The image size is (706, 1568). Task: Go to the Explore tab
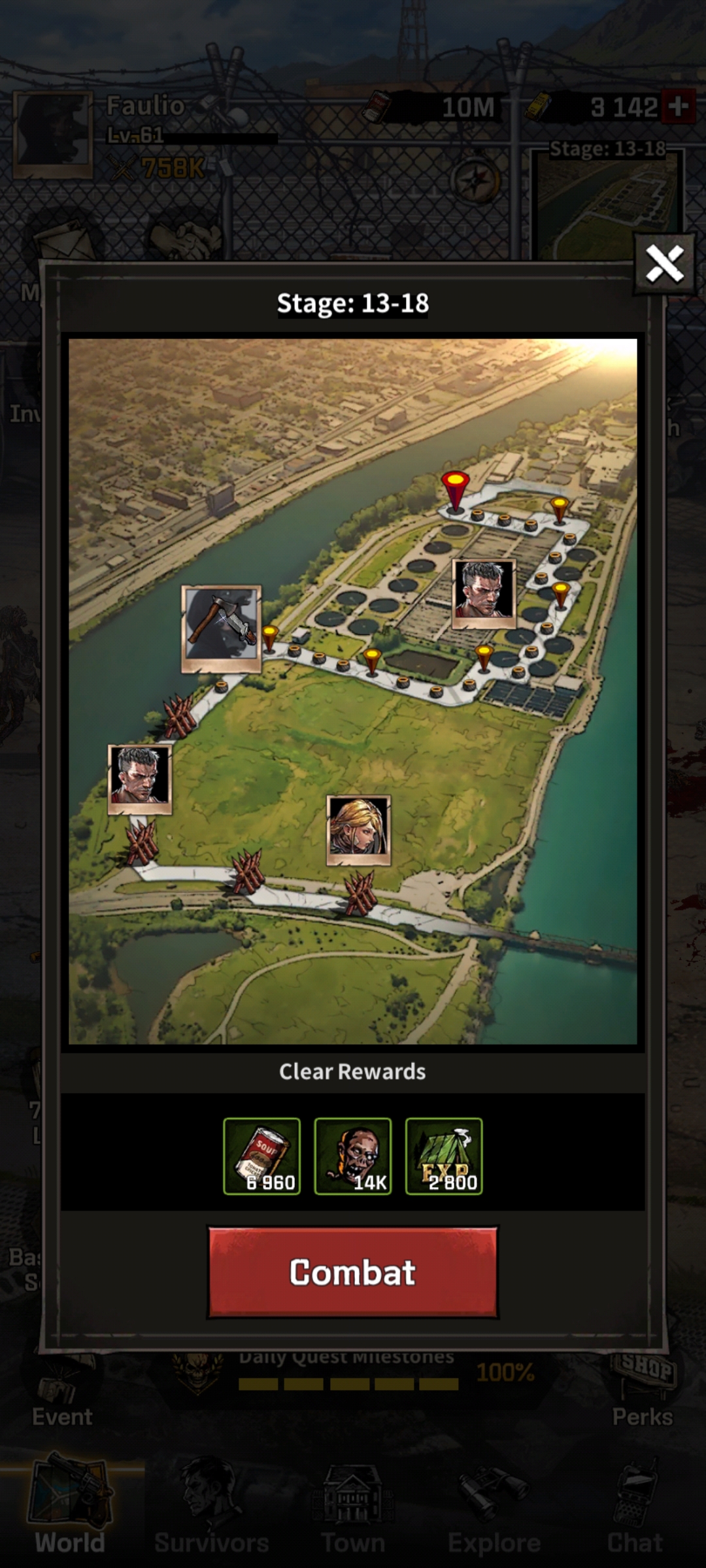(x=494, y=1509)
